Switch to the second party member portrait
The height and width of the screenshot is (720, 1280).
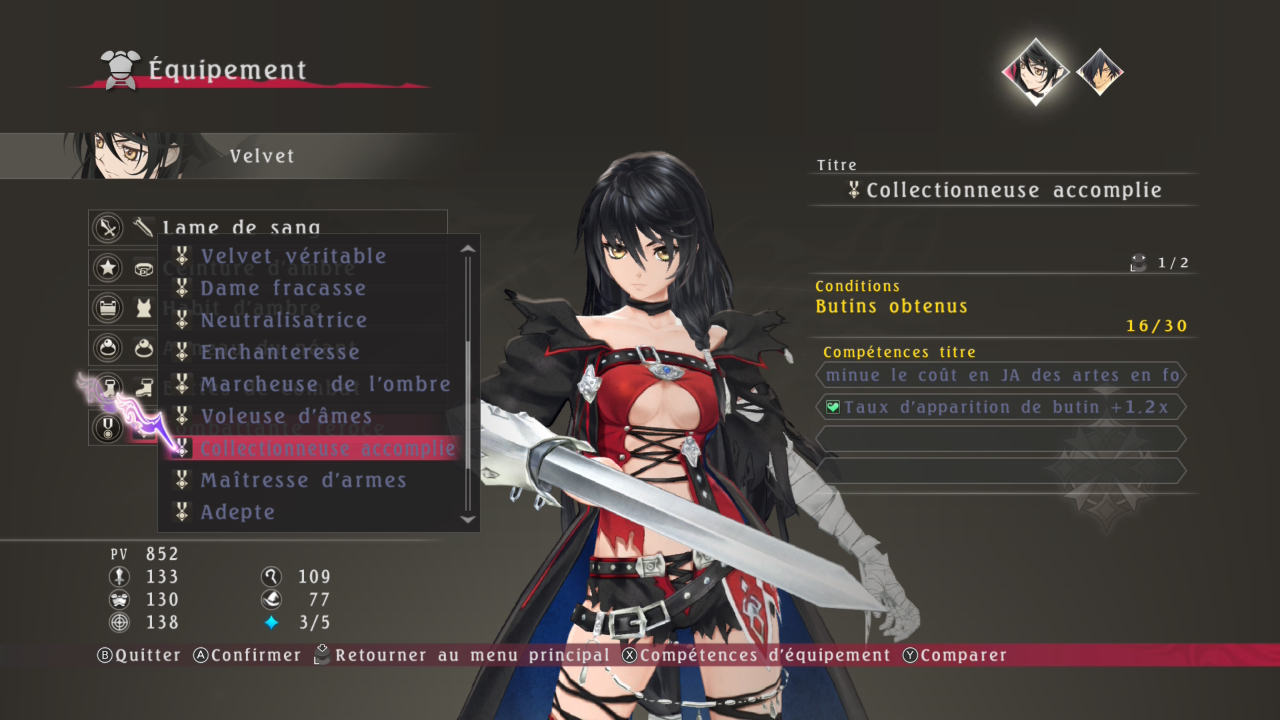(x=1099, y=71)
